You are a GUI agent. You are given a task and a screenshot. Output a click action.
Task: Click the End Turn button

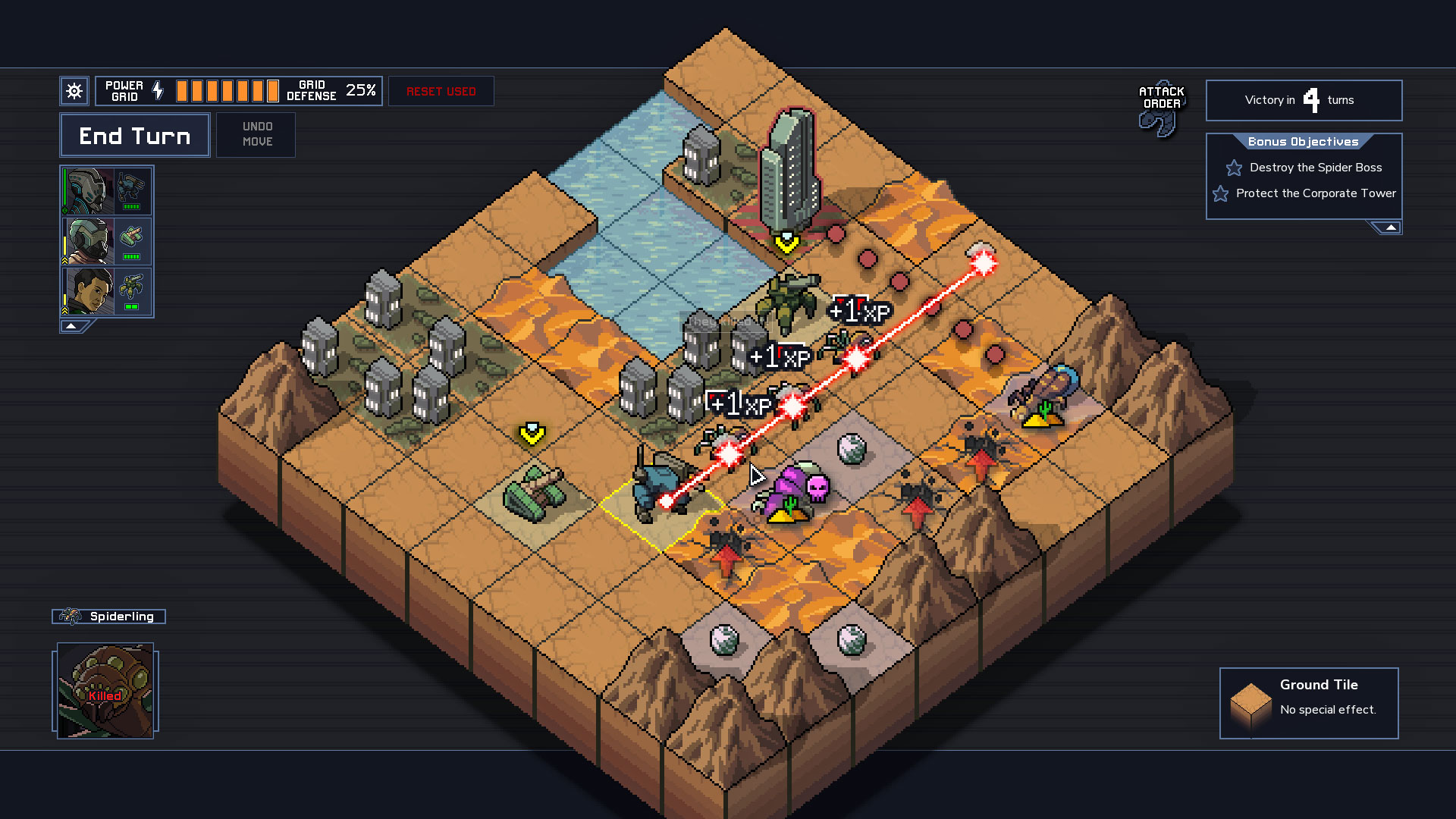tap(135, 136)
